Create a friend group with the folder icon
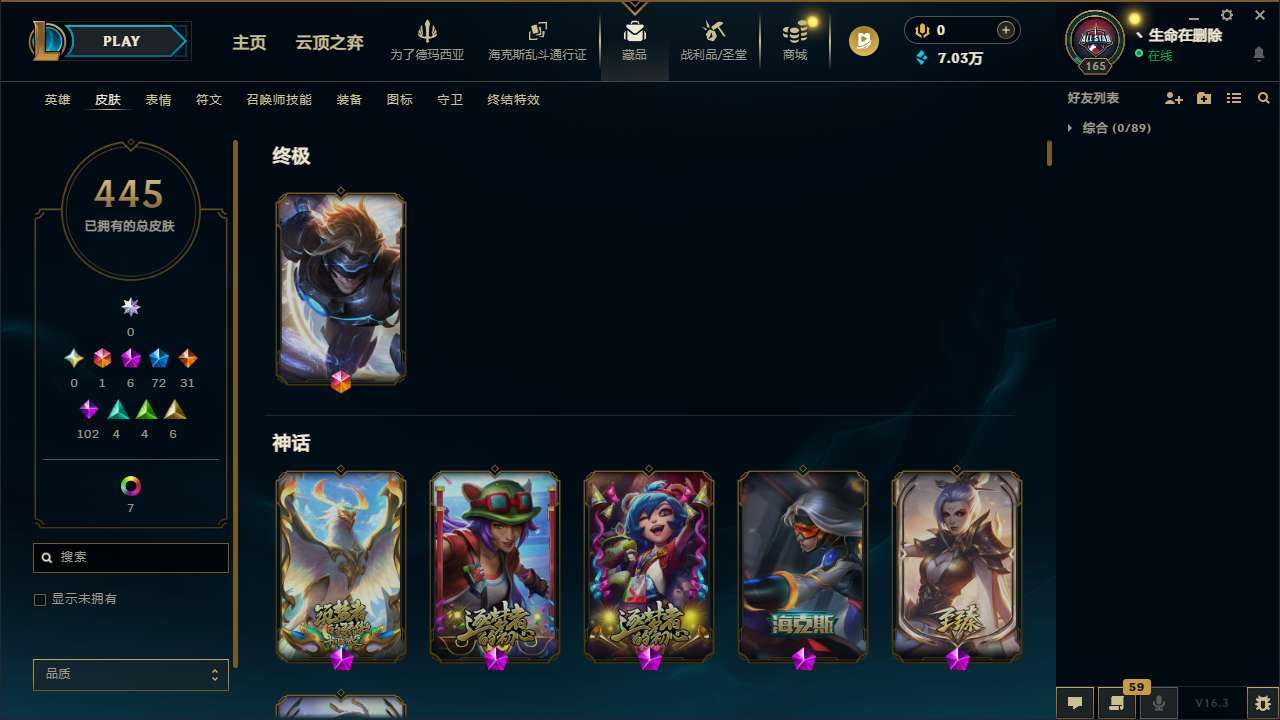 pyautogui.click(x=1203, y=98)
